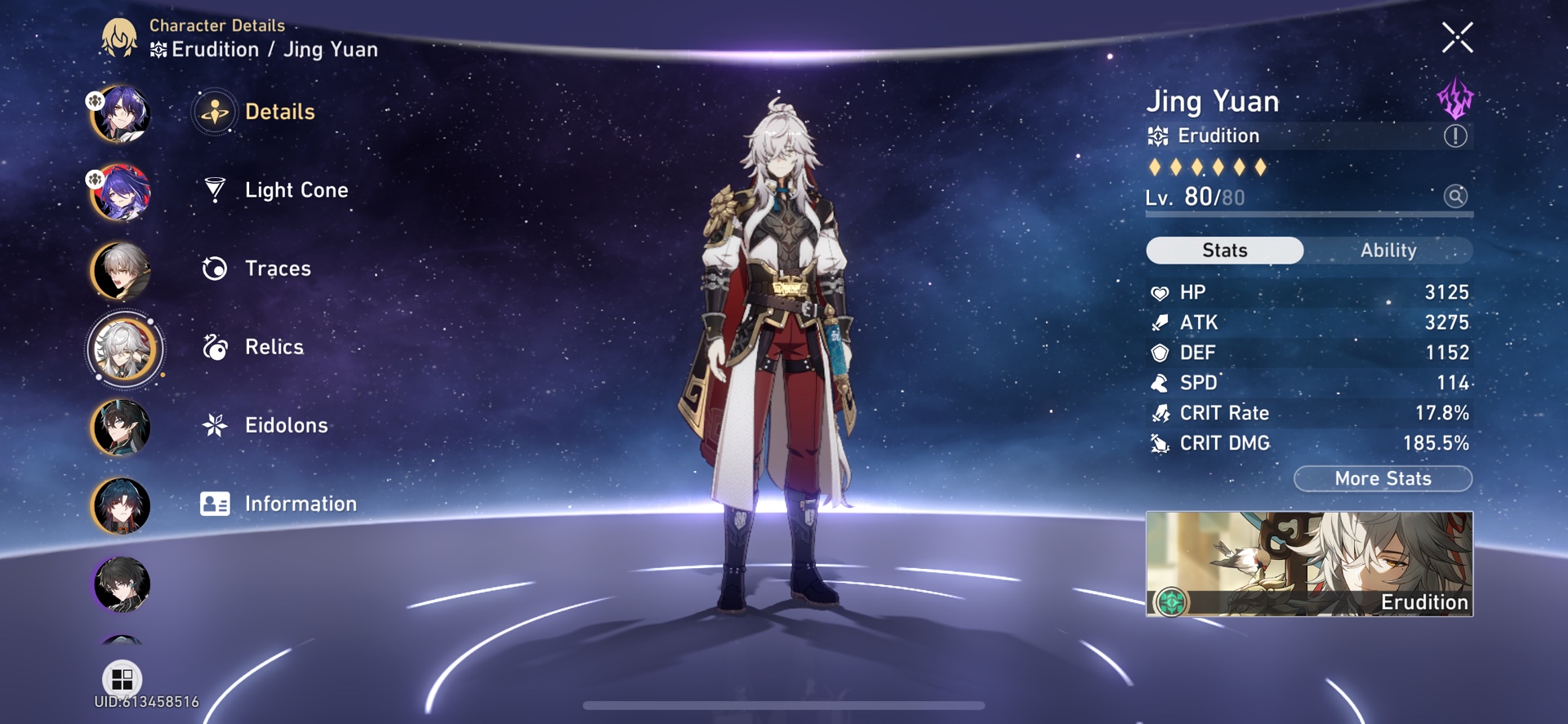Select the Stats tab
The image size is (1568, 724).
pyautogui.click(x=1224, y=251)
